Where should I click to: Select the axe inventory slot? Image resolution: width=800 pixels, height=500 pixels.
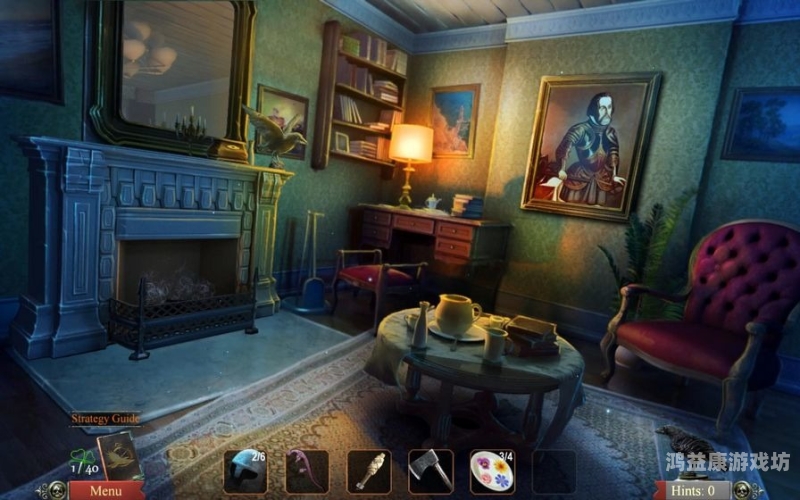(x=431, y=471)
